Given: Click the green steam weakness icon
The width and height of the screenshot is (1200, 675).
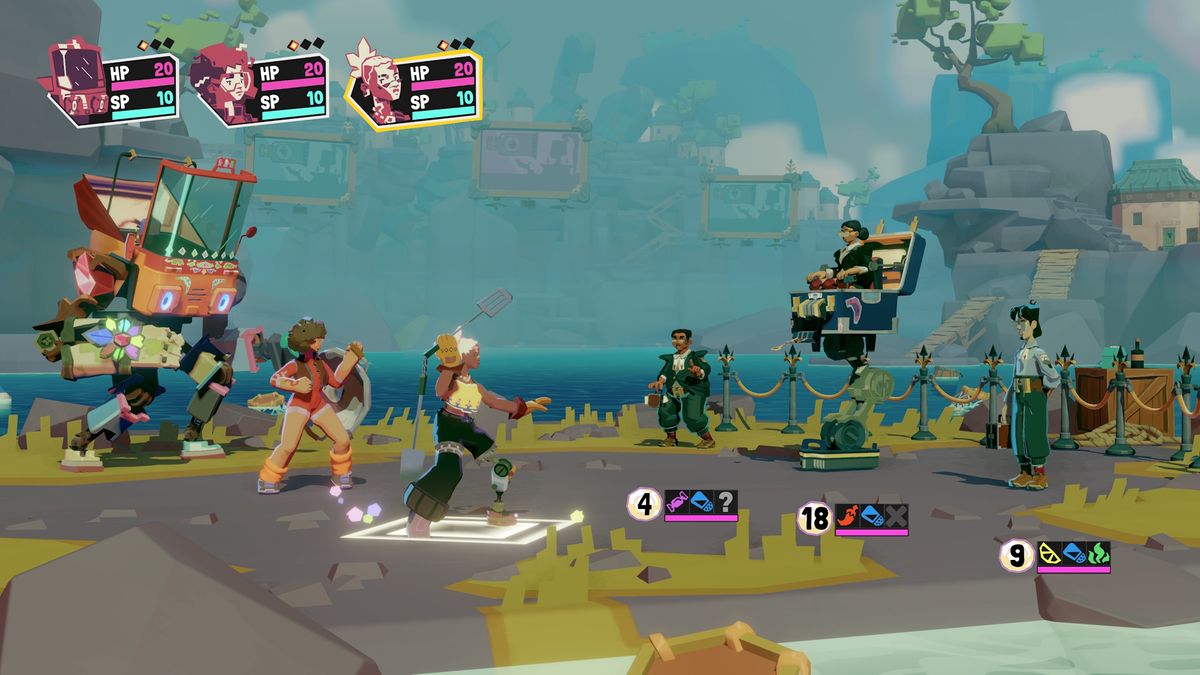Looking at the screenshot, I should point(1098,553).
